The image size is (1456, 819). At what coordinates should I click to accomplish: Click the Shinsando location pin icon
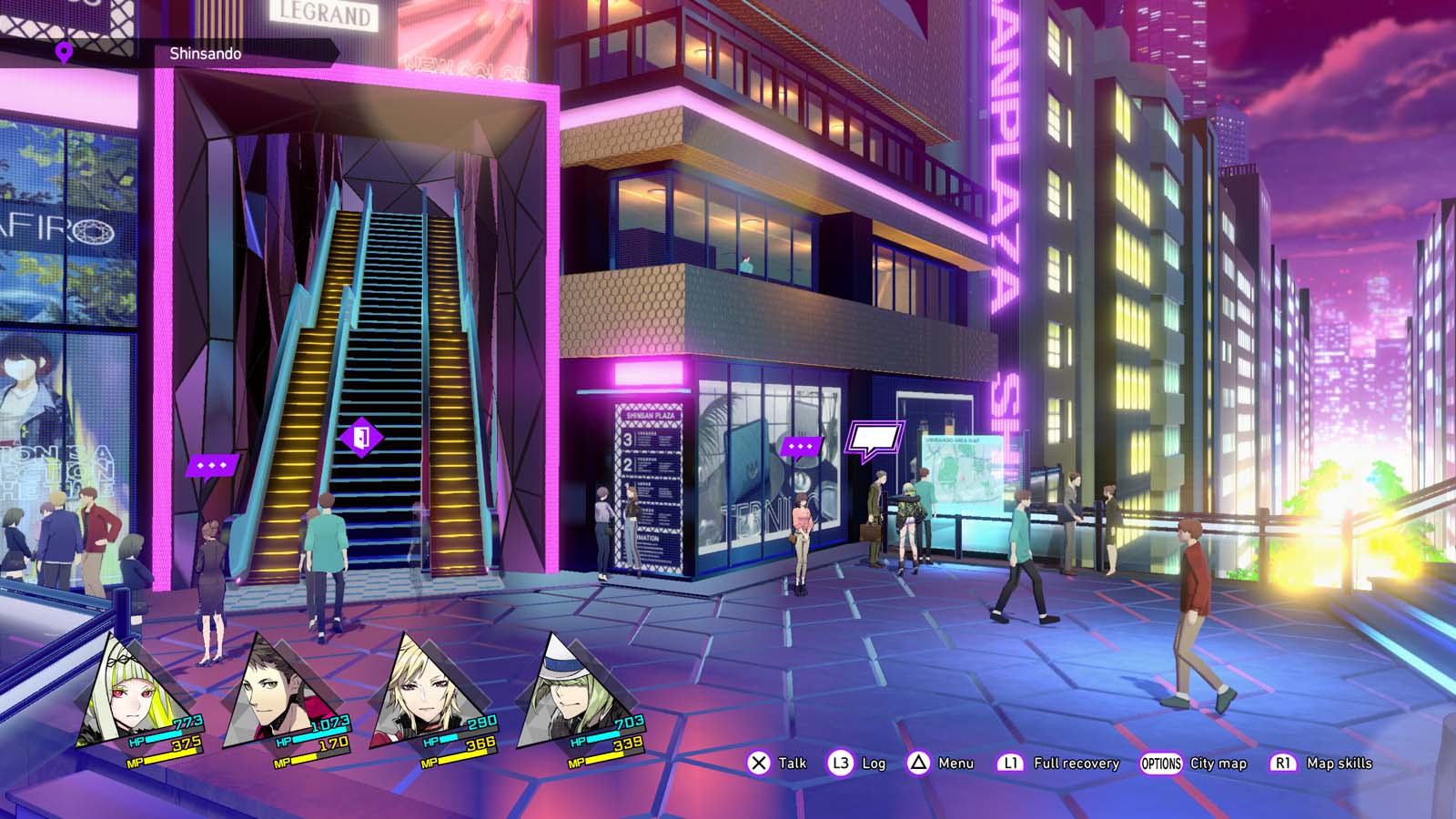point(64,53)
